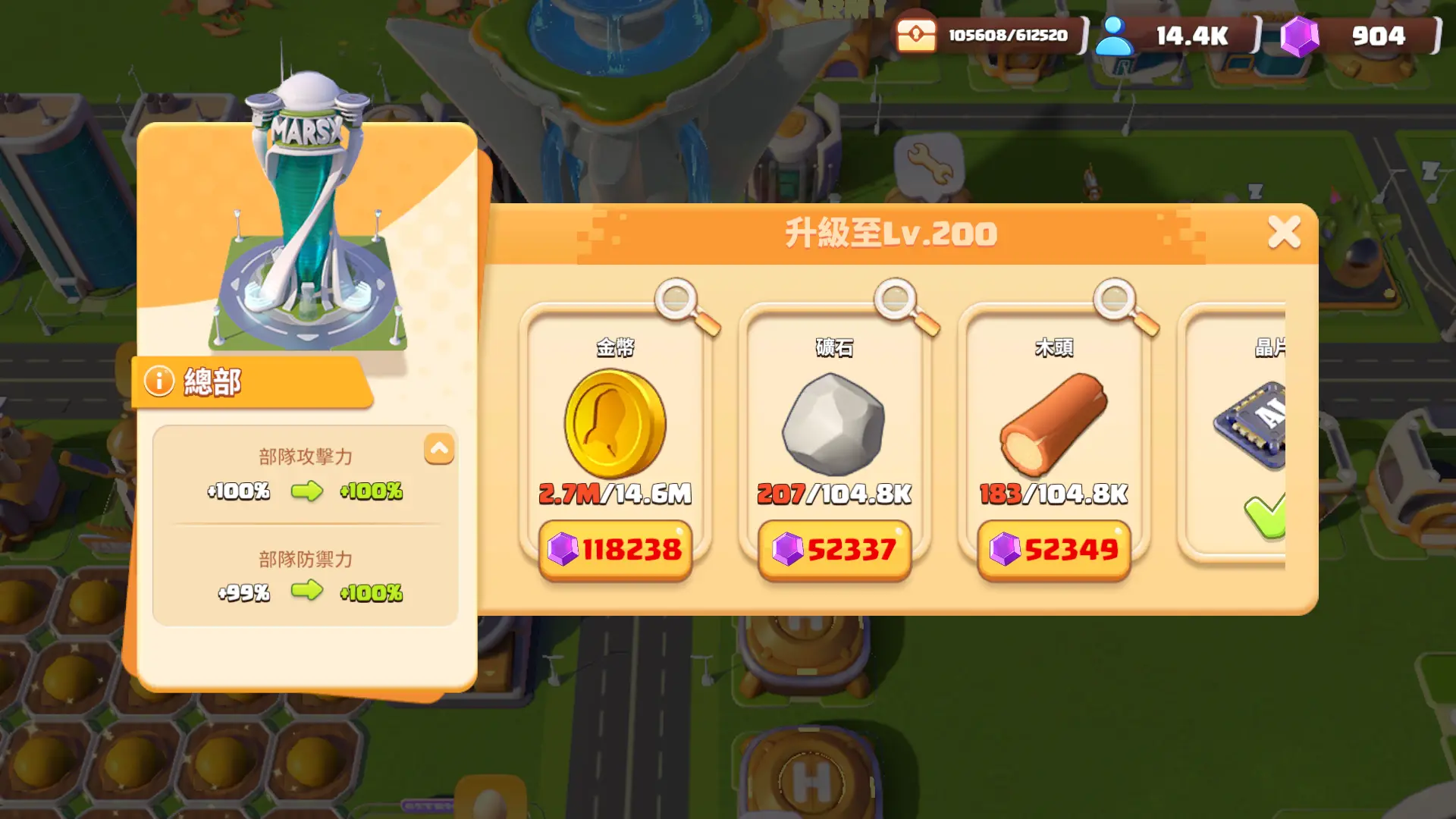Screen dimensions: 1456x819
Task: Collapse the 部隊攻擊力 stats panel
Action: [438, 449]
